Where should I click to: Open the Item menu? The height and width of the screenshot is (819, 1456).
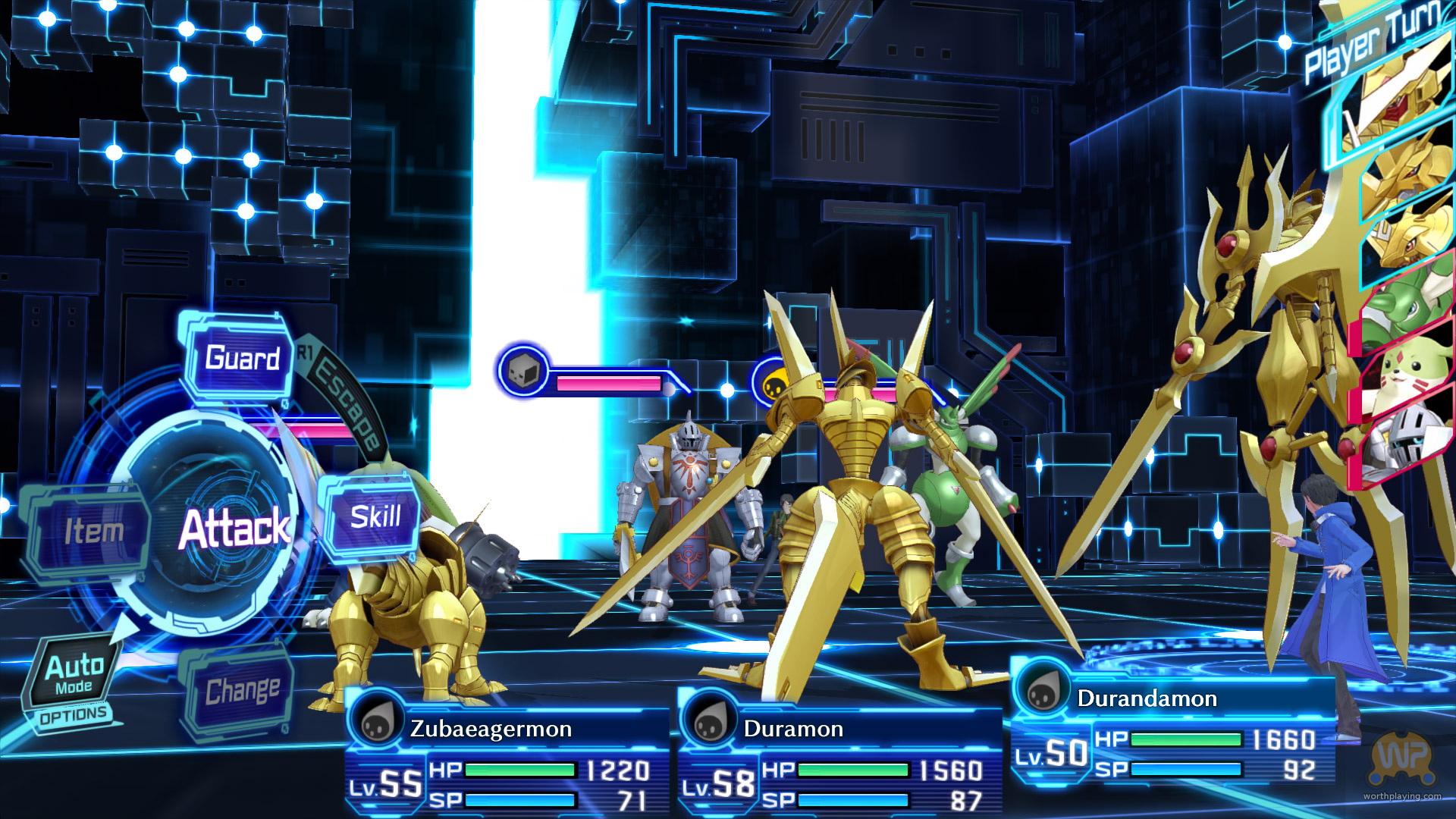click(93, 531)
